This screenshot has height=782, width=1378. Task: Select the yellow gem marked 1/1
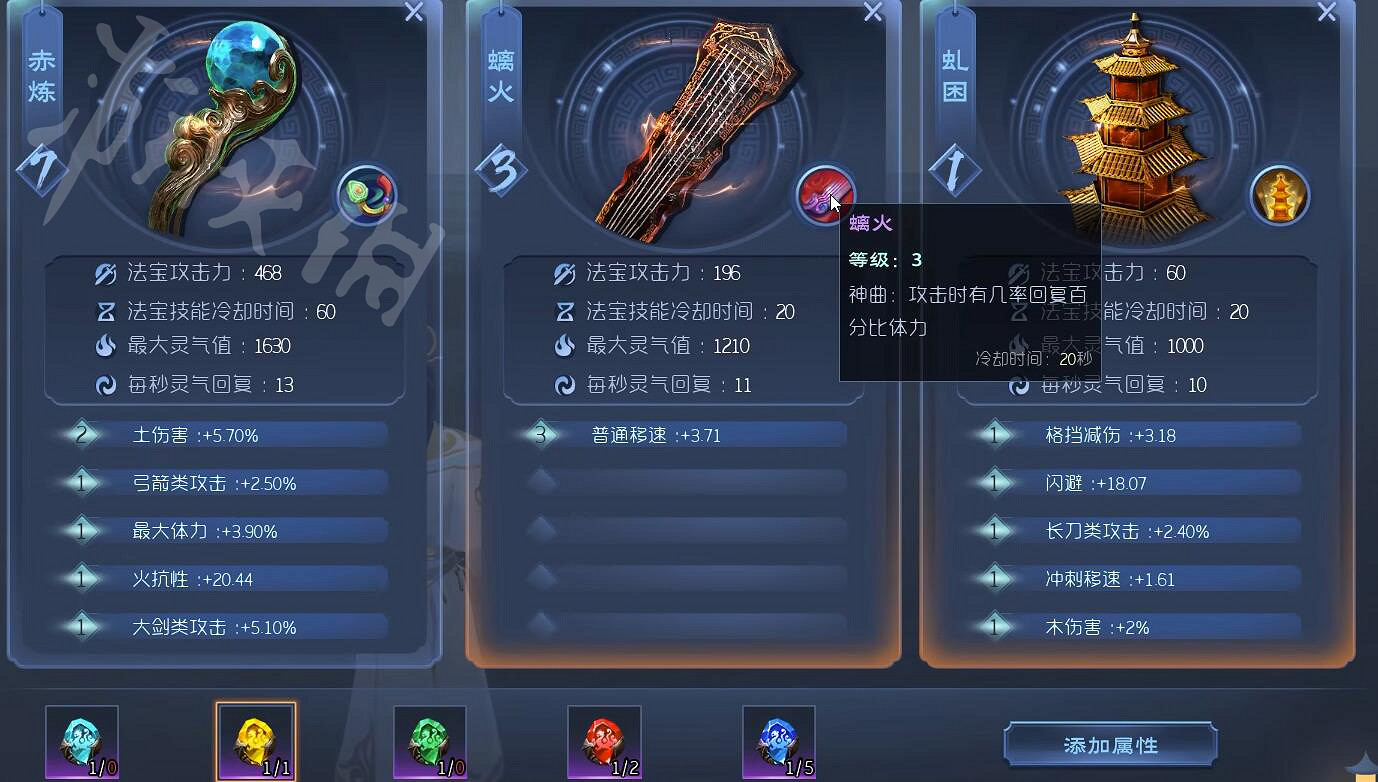(255, 740)
